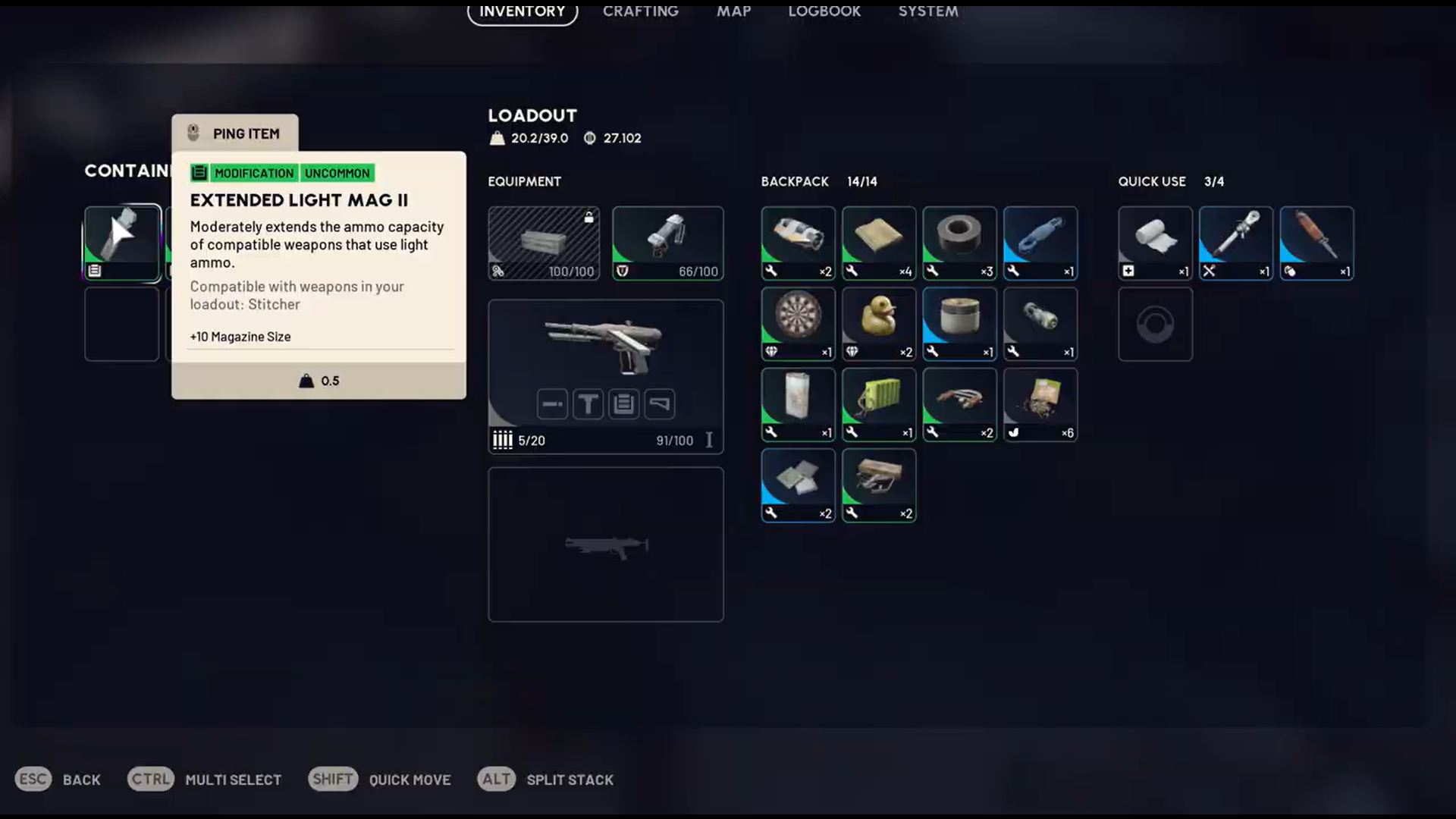Go to the Logbook tab
This screenshot has height=819, width=1456.
pos(824,11)
